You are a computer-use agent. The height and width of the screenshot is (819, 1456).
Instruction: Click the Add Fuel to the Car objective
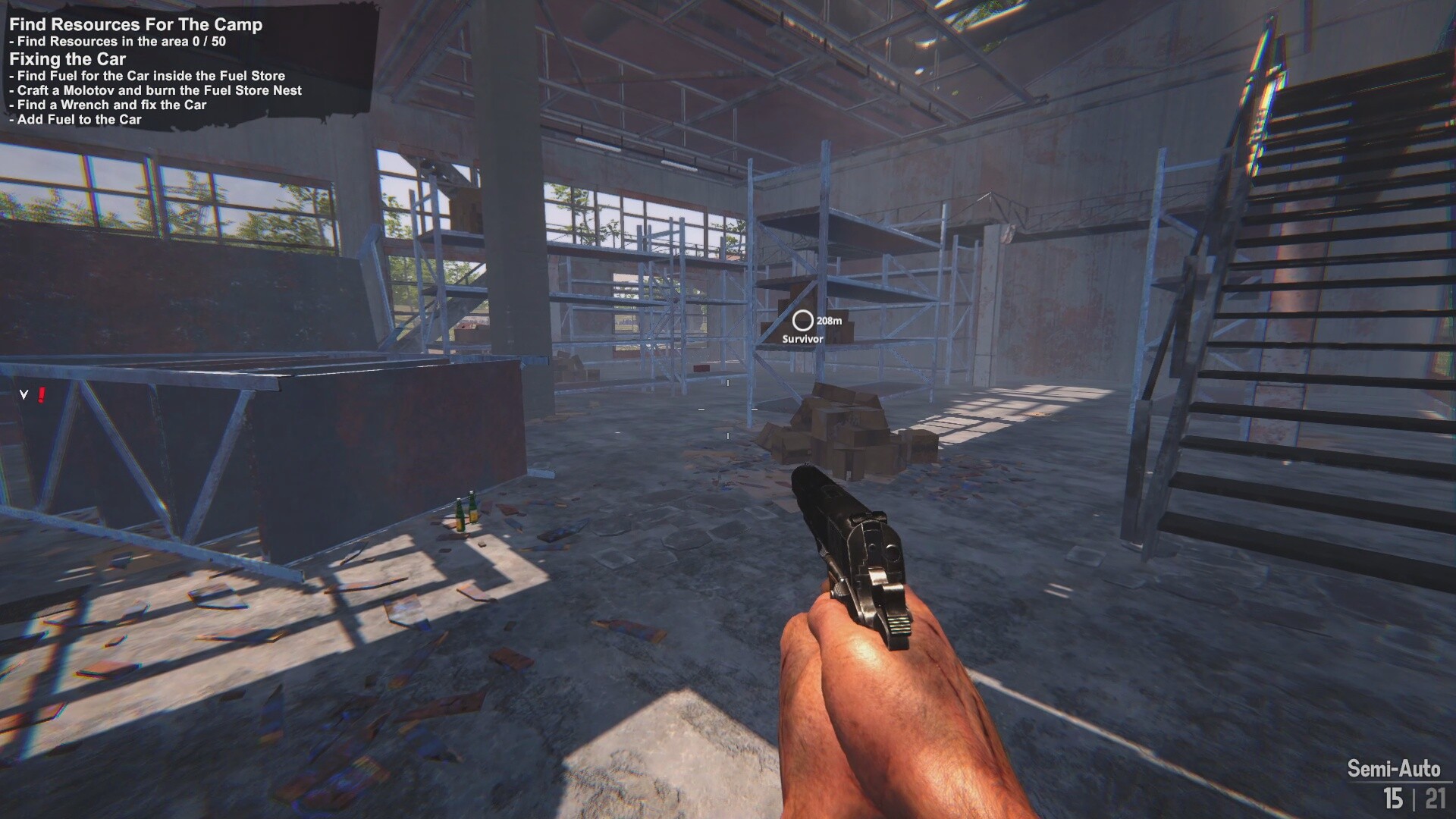coord(75,119)
